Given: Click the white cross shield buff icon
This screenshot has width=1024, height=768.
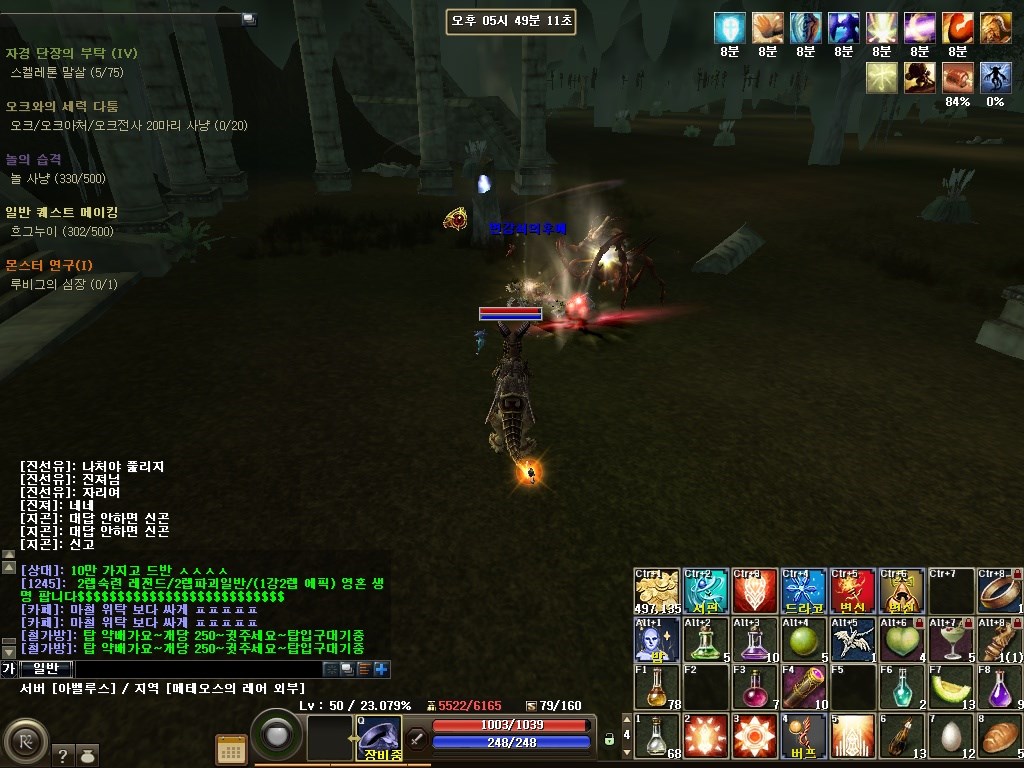Looking at the screenshot, I should (x=729, y=28).
